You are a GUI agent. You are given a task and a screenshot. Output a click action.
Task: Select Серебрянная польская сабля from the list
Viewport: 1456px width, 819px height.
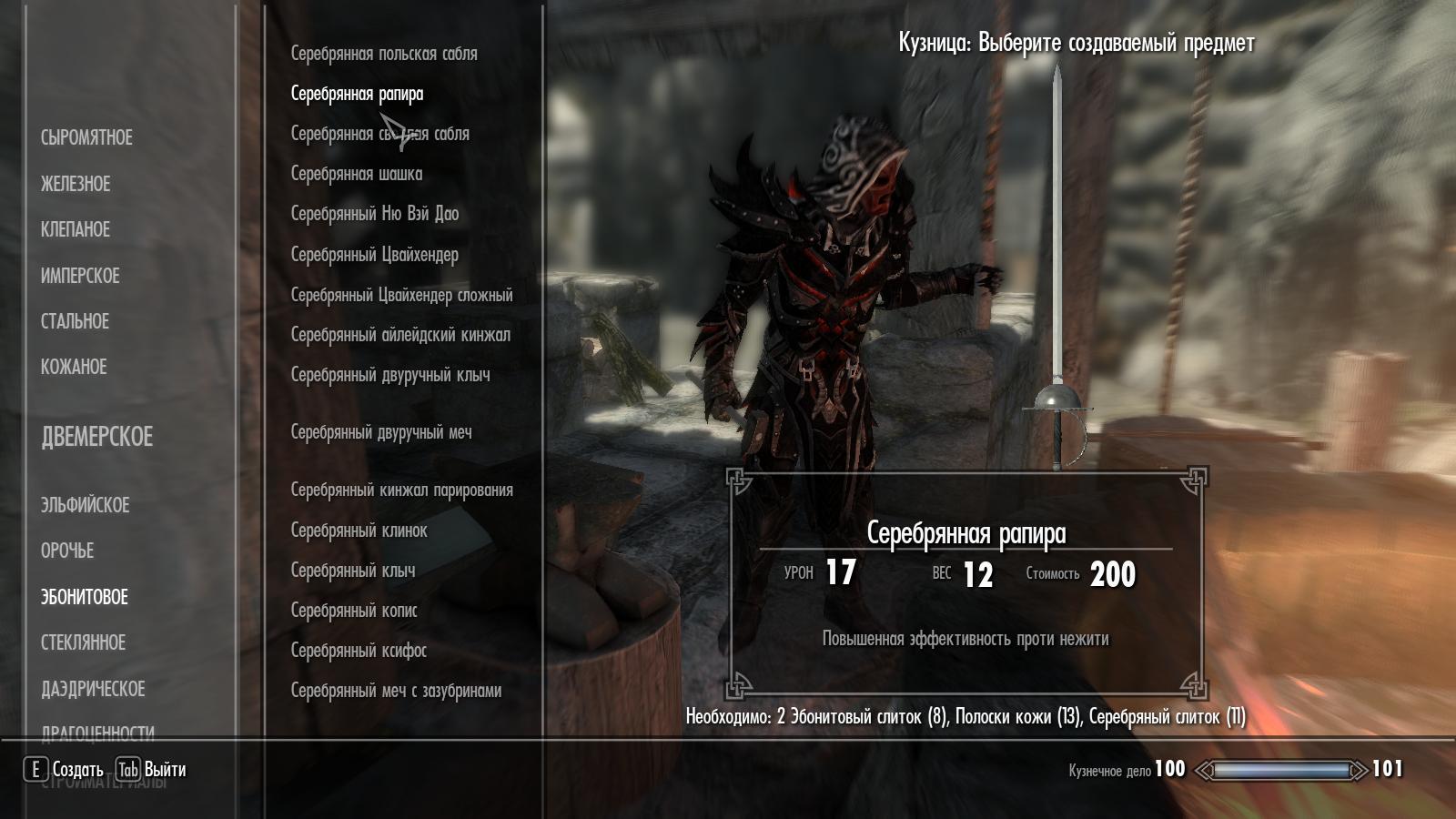384,54
